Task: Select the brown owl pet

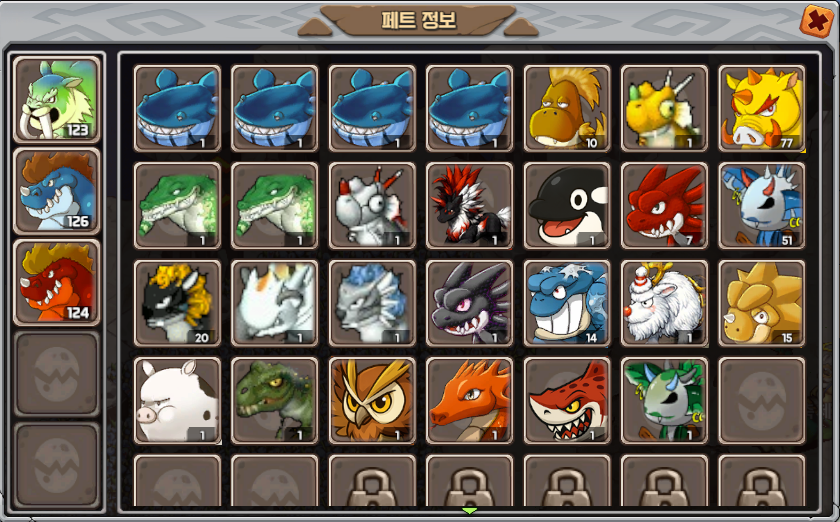Action: coord(372,400)
